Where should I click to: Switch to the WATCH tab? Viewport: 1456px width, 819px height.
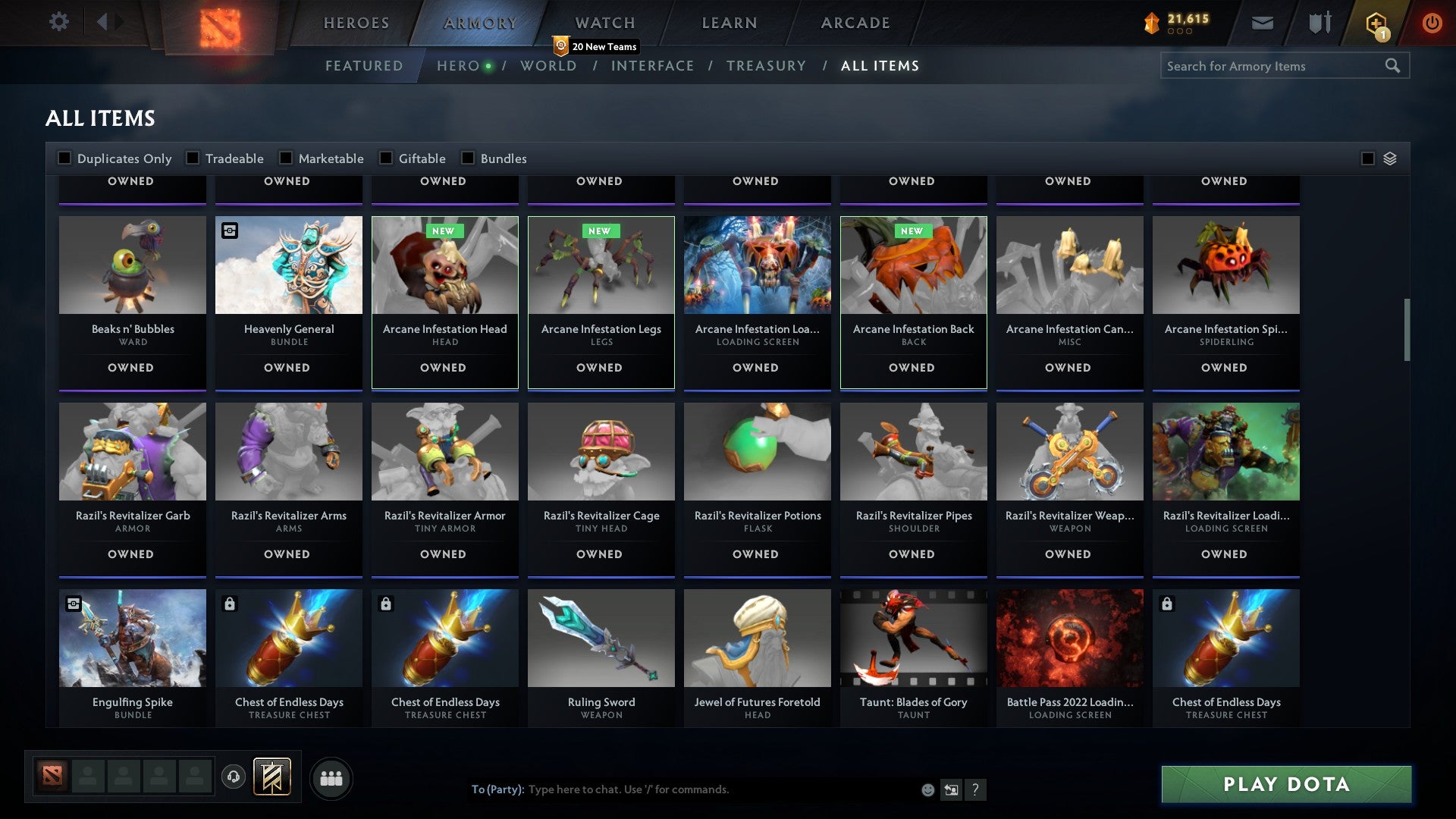604,23
